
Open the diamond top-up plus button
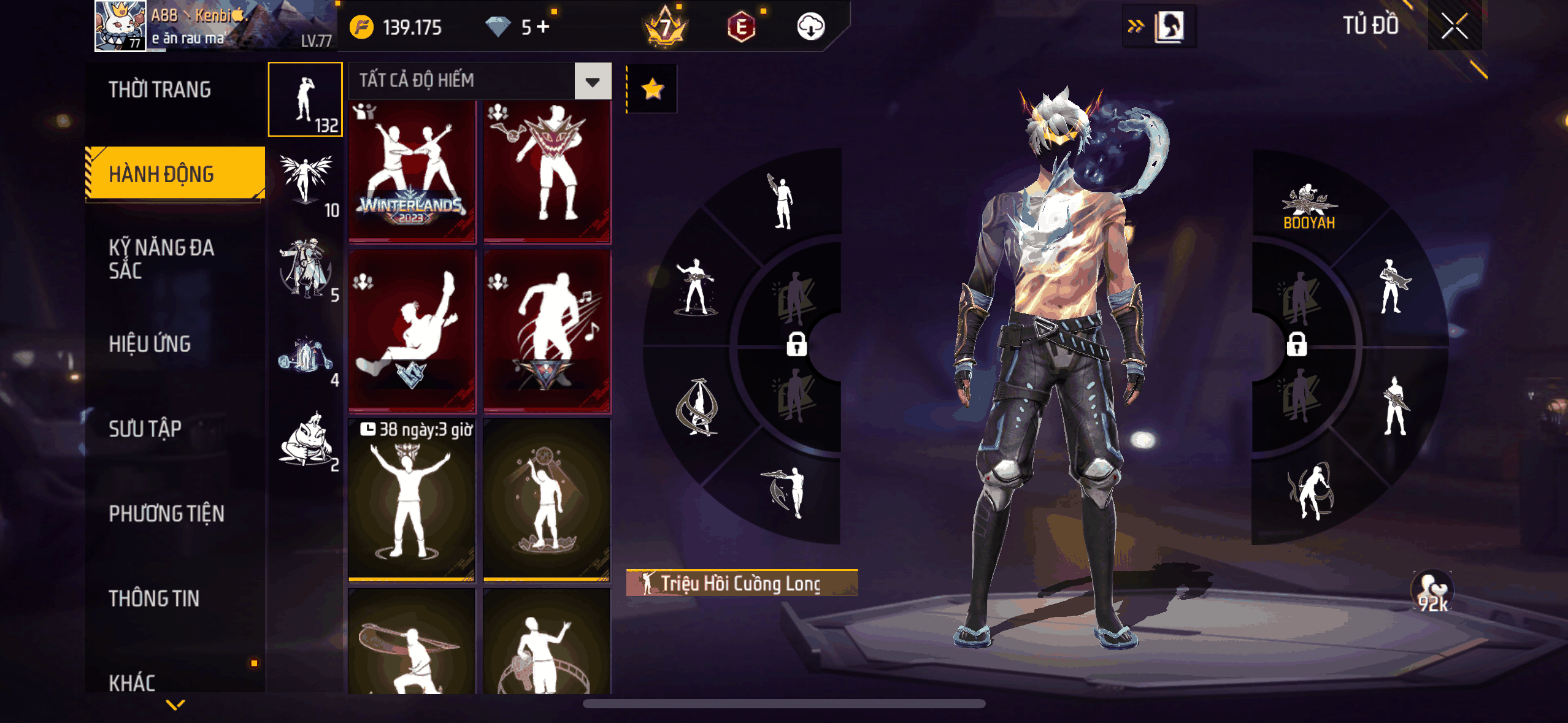coord(543,26)
